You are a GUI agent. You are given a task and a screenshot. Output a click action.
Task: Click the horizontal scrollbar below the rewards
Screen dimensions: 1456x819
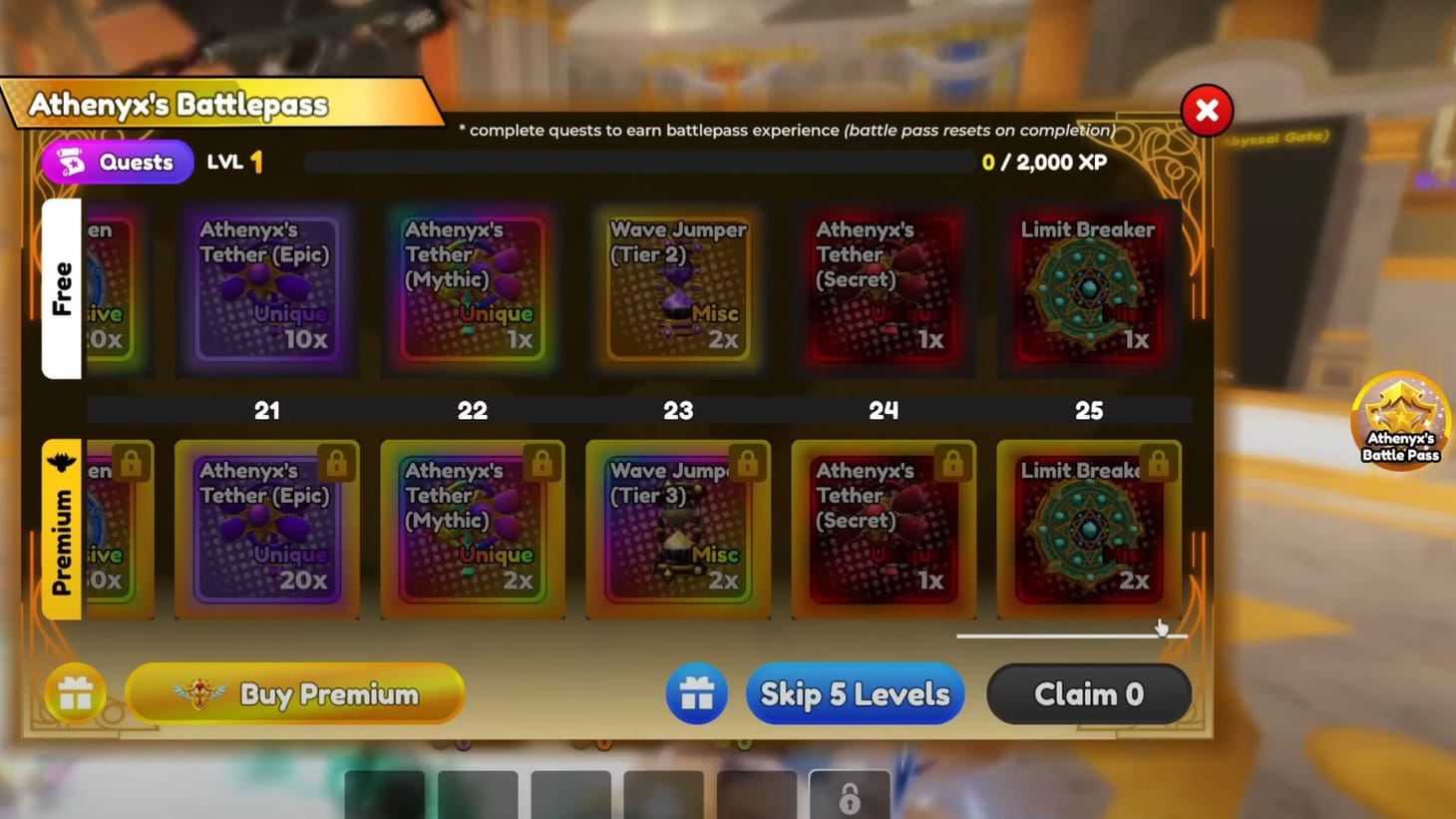click(1072, 634)
